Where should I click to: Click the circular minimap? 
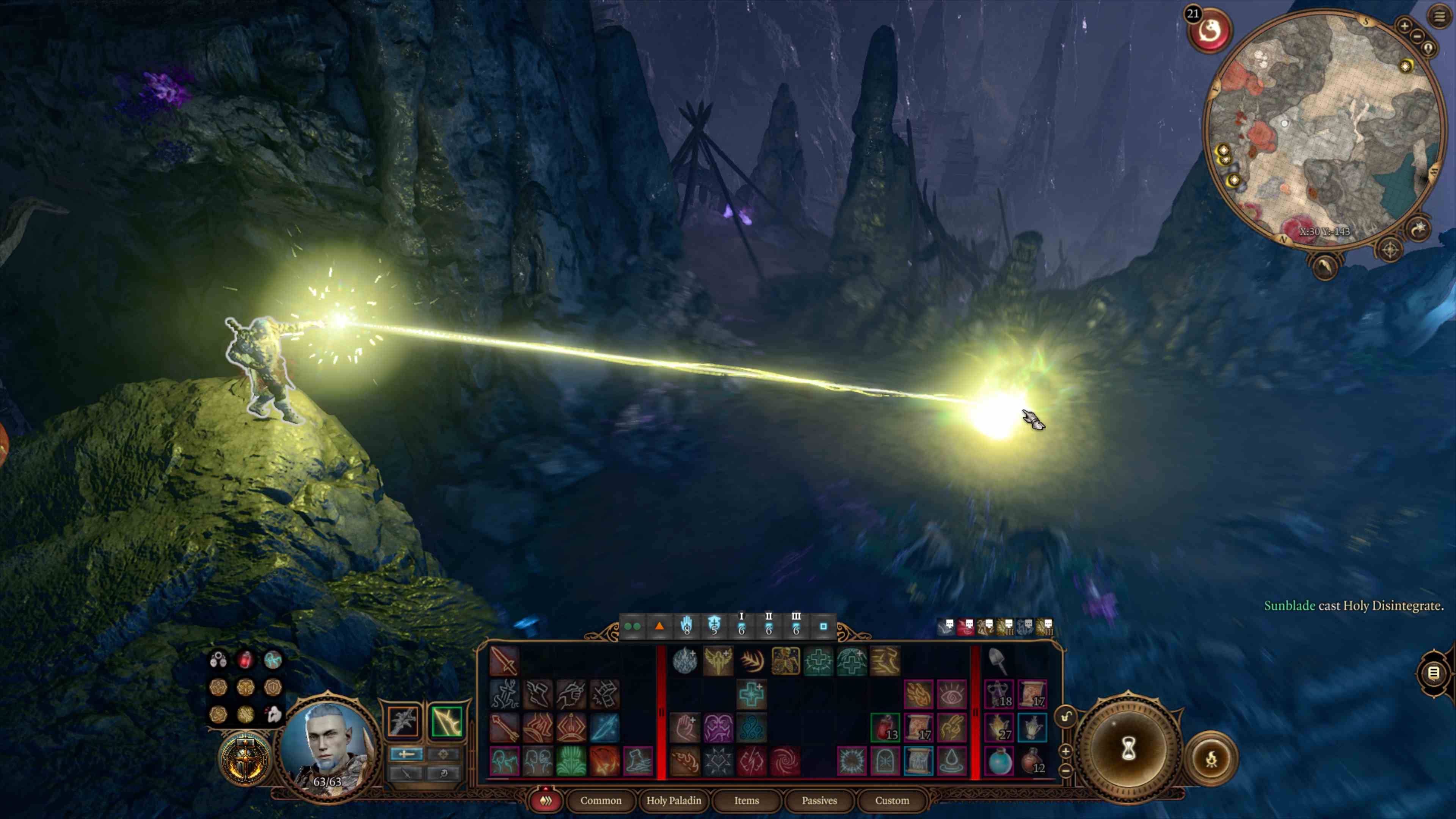pyautogui.click(x=1323, y=130)
